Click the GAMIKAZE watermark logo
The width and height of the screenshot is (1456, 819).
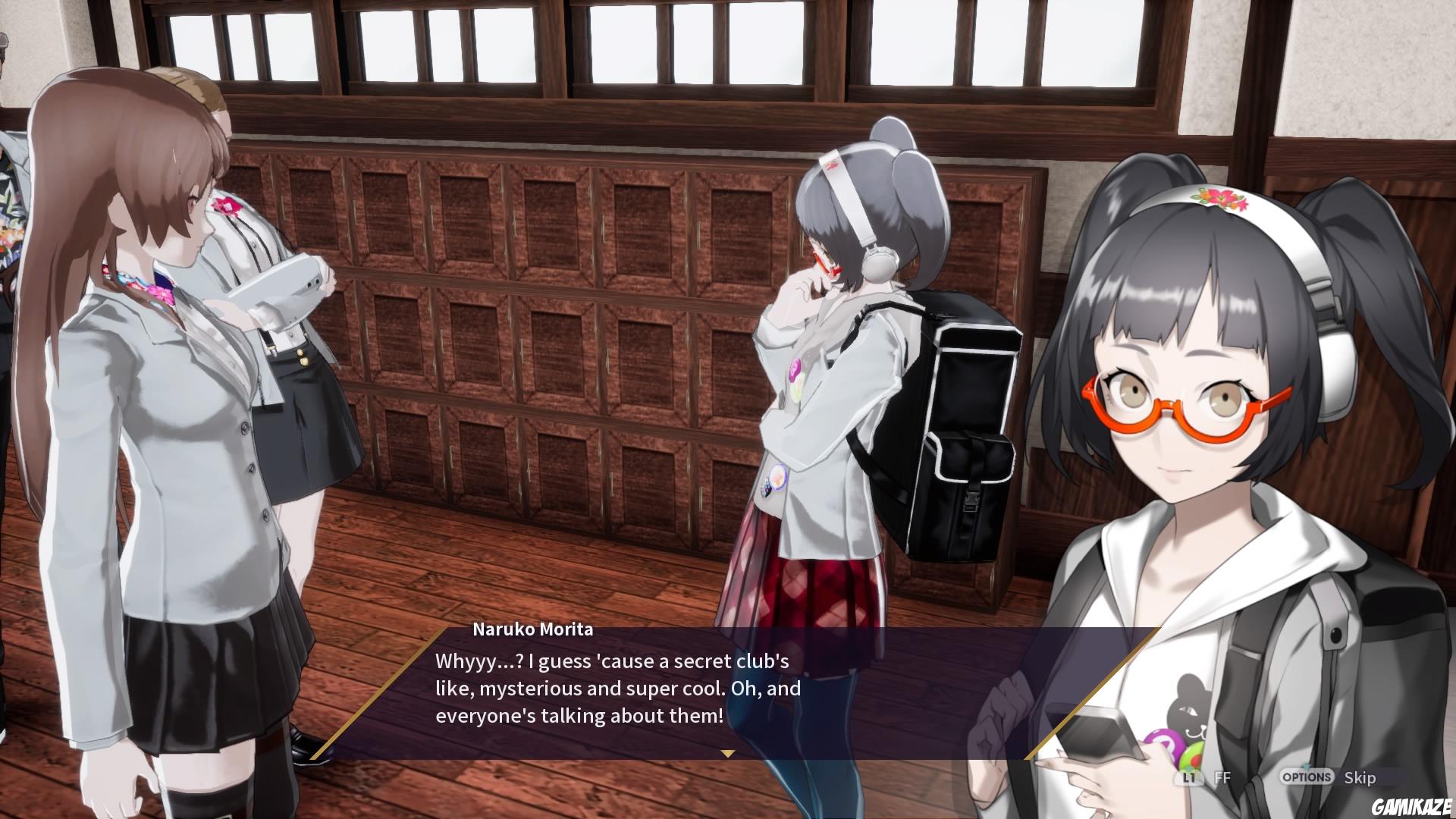pyautogui.click(x=1410, y=805)
